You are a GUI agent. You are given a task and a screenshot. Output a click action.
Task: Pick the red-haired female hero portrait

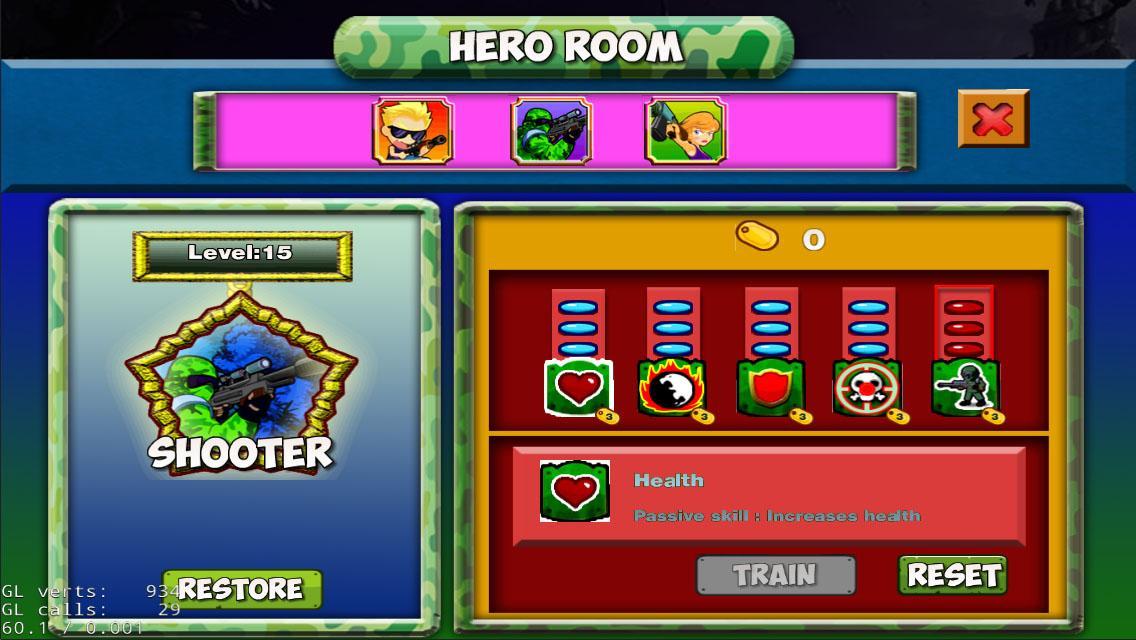coord(685,131)
